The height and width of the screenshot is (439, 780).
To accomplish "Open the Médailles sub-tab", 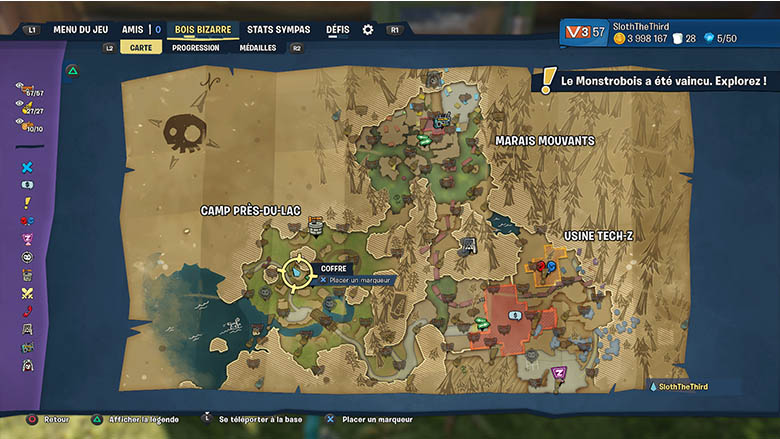I will [x=258, y=47].
